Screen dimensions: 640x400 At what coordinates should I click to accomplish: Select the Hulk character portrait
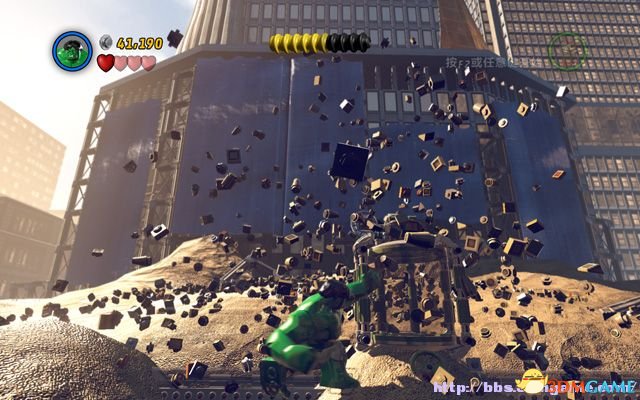(72, 51)
